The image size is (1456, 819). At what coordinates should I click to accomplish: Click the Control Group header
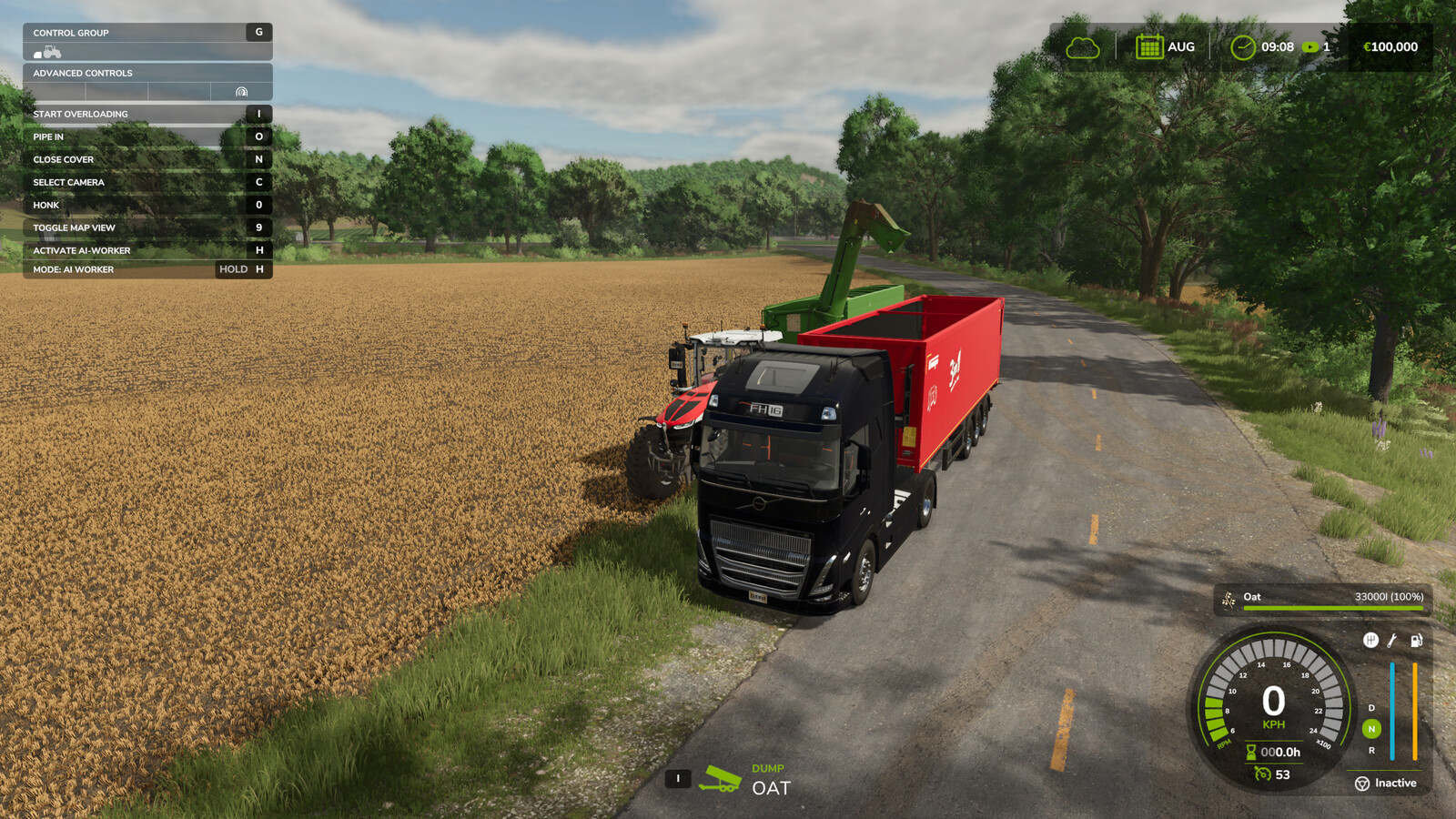click(146, 33)
